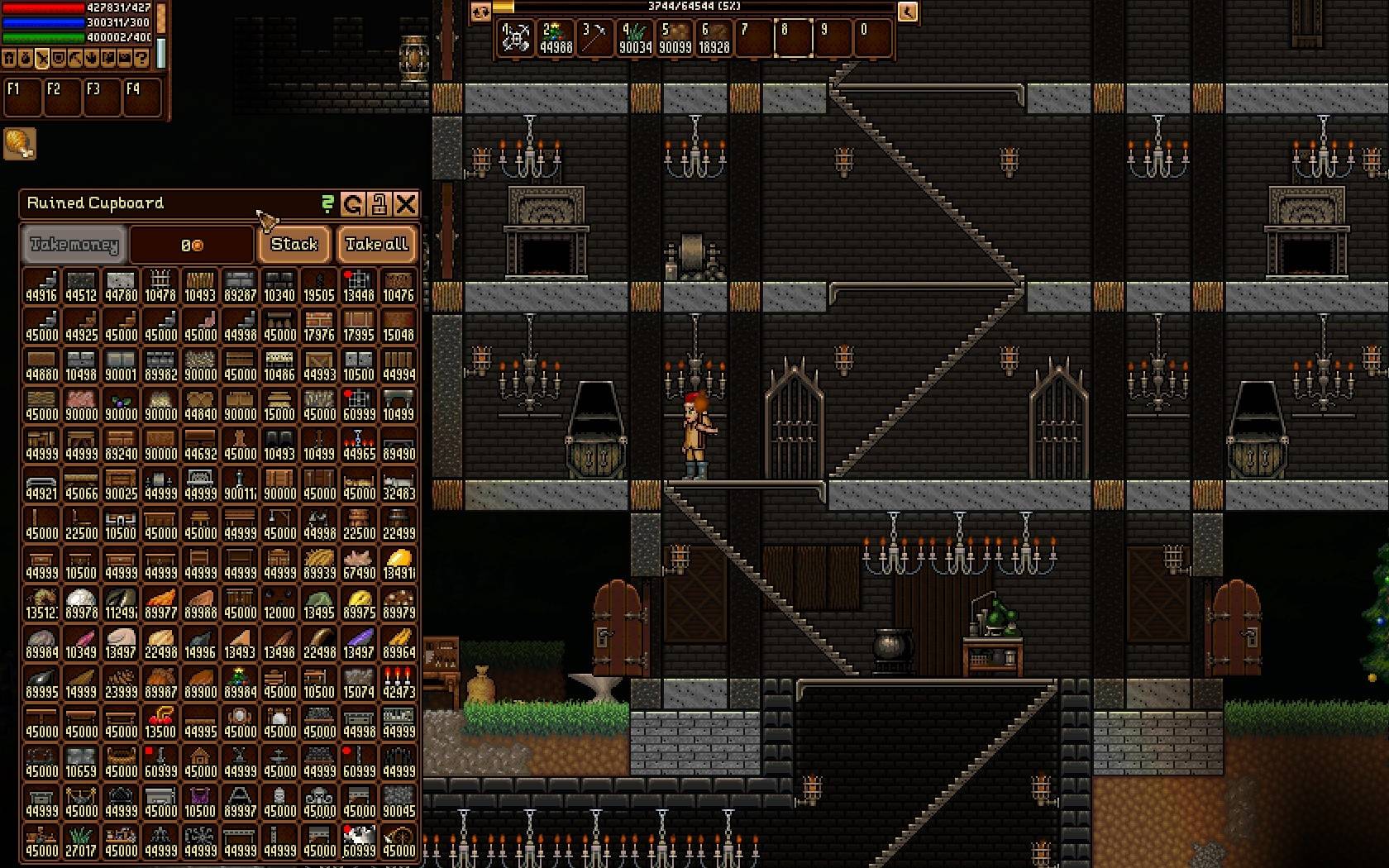Stack items into the cupboard
1389x868 pixels.
(x=294, y=244)
